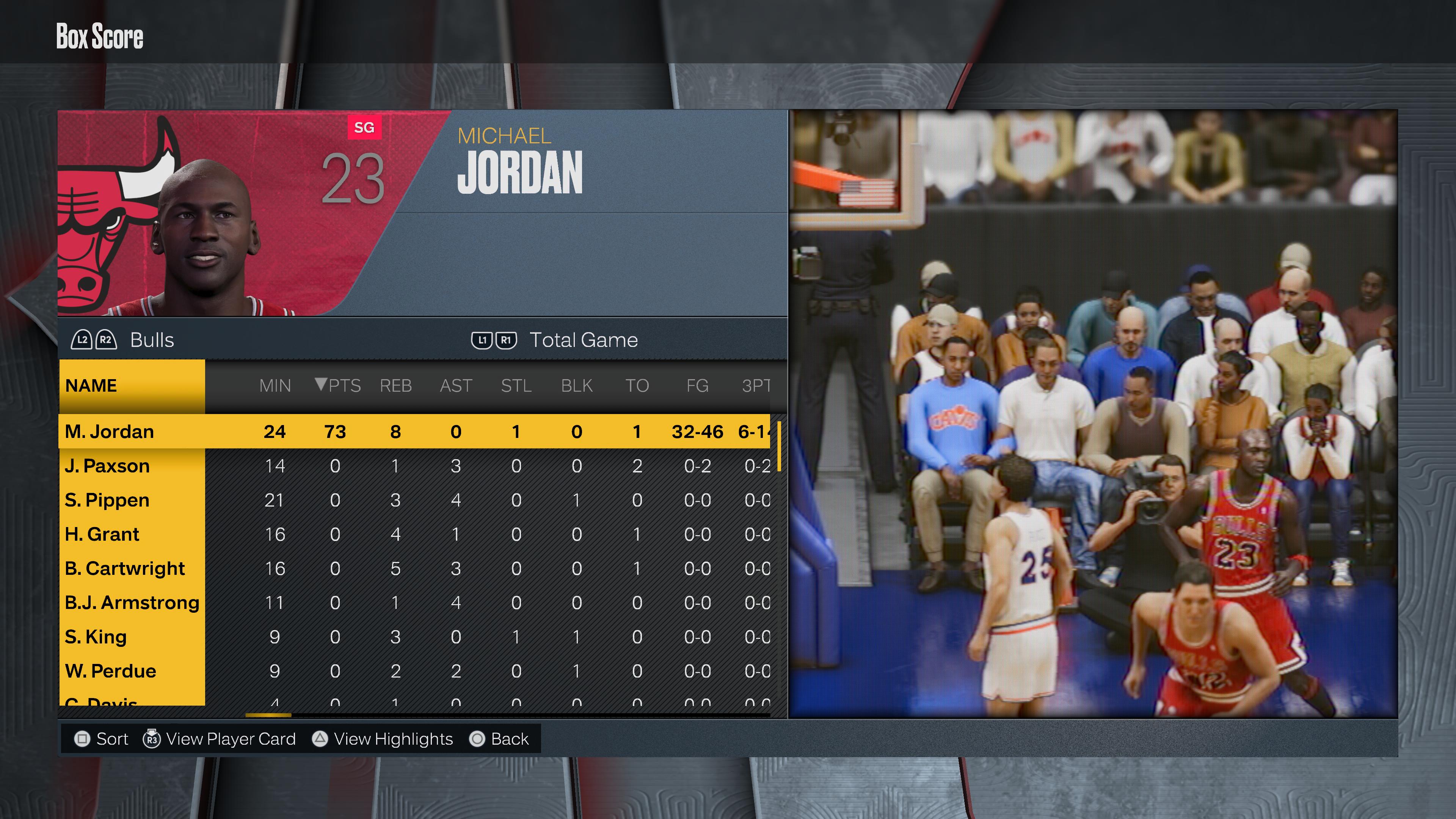Sort the box score by MIN
The image size is (1456, 819).
coord(275,386)
